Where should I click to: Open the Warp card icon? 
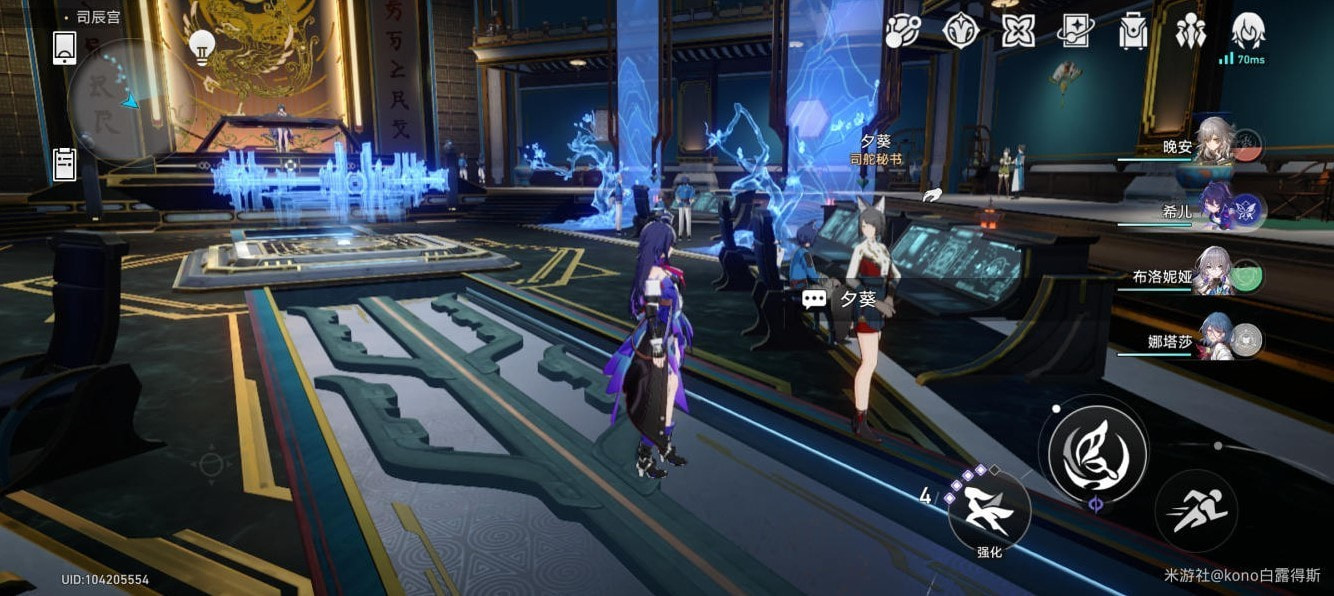click(1076, 31)
